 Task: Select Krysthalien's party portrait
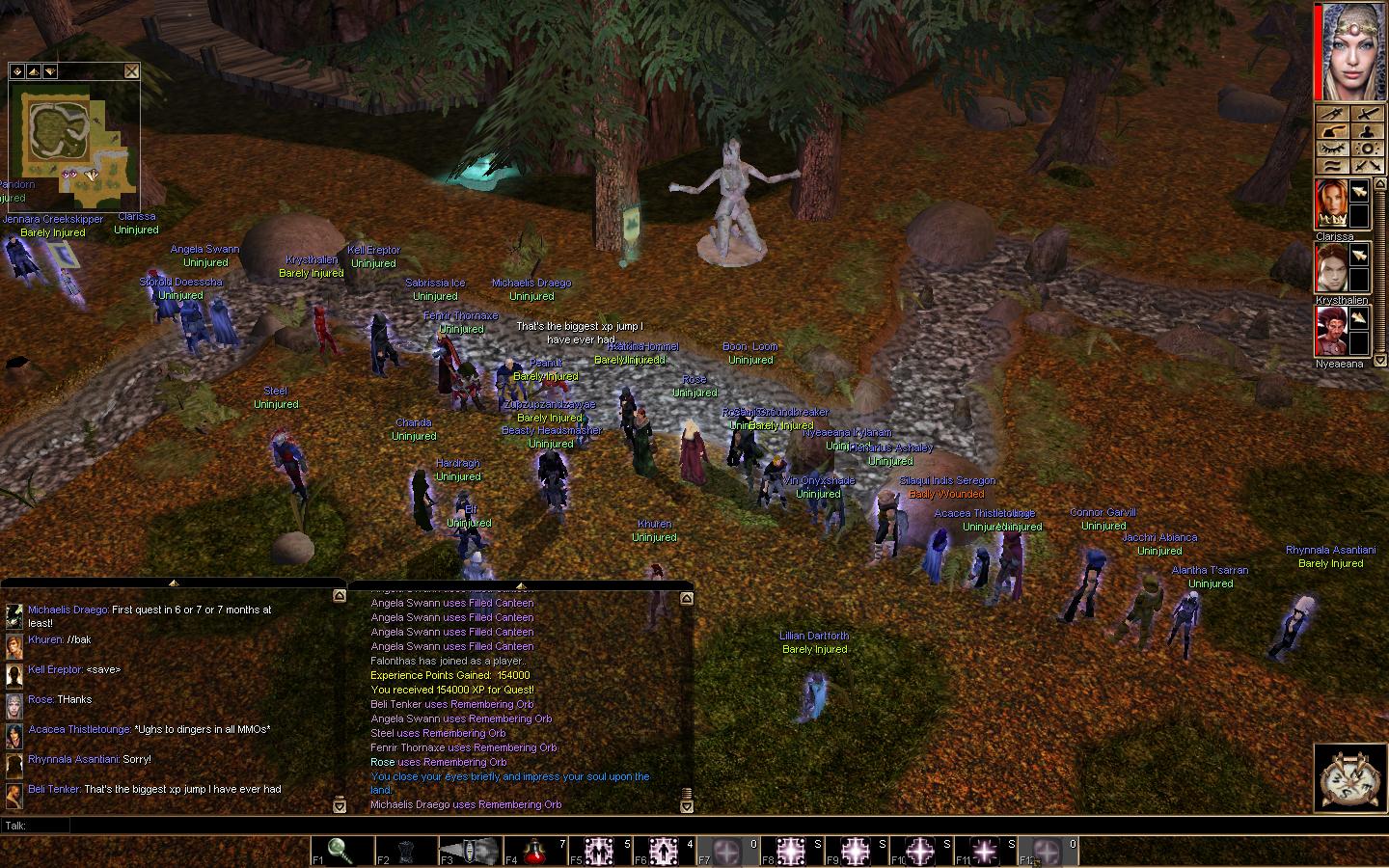(x=1333, y=267)
